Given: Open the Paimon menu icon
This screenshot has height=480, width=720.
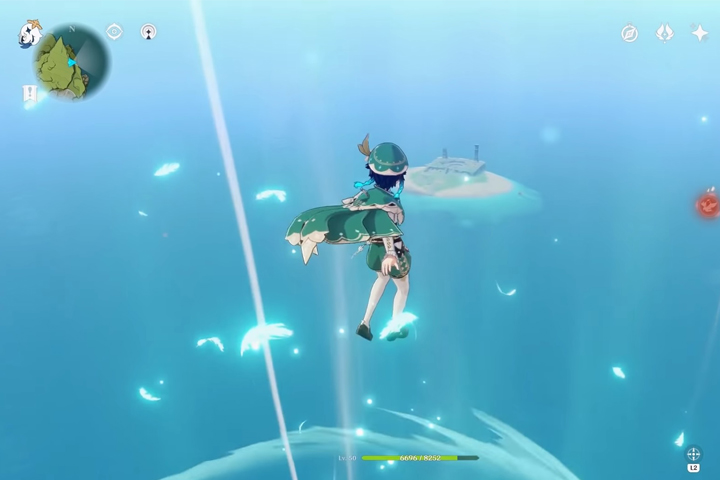Looking at the screenshot, I should [x=29, y=34].
